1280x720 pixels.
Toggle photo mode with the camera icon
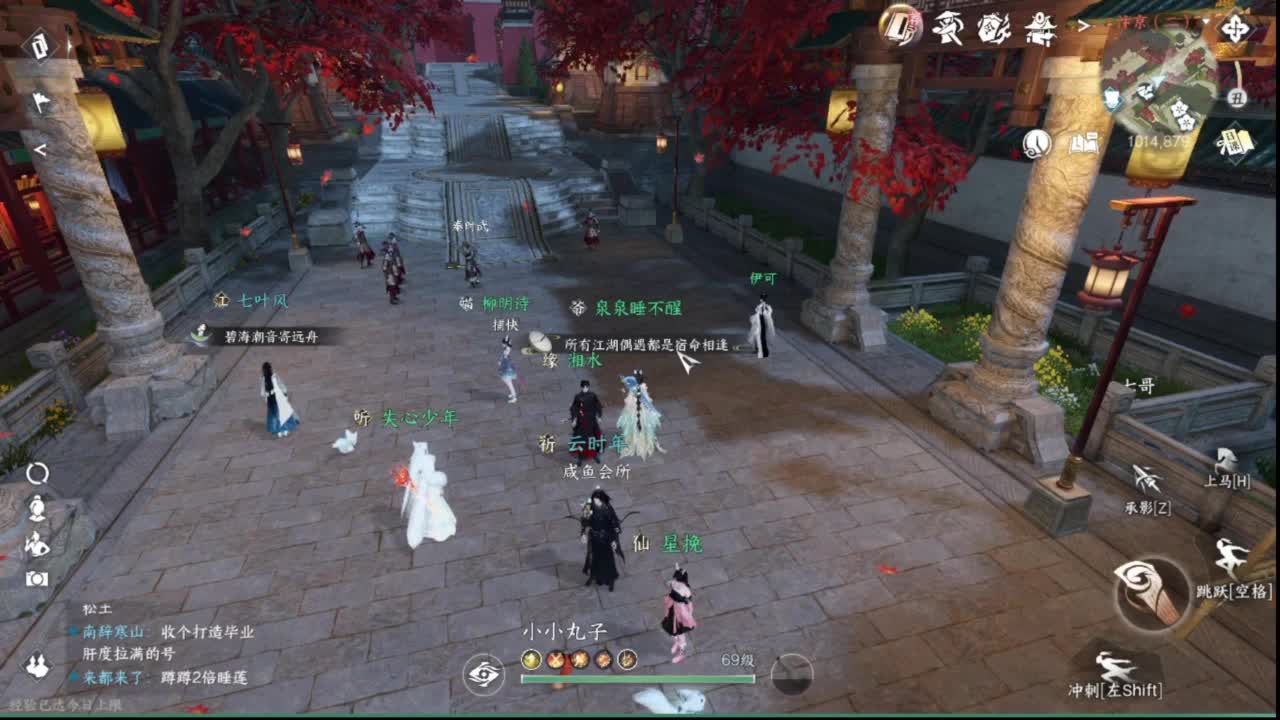coord(35,578)
